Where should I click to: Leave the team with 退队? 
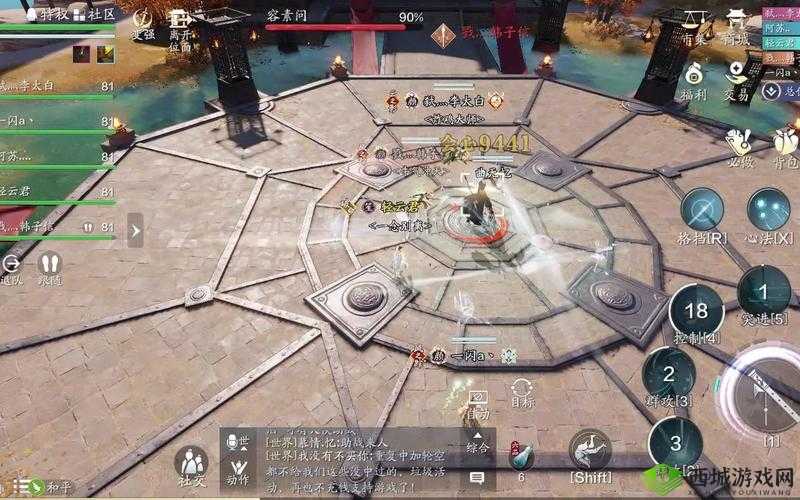coord(13,266)
